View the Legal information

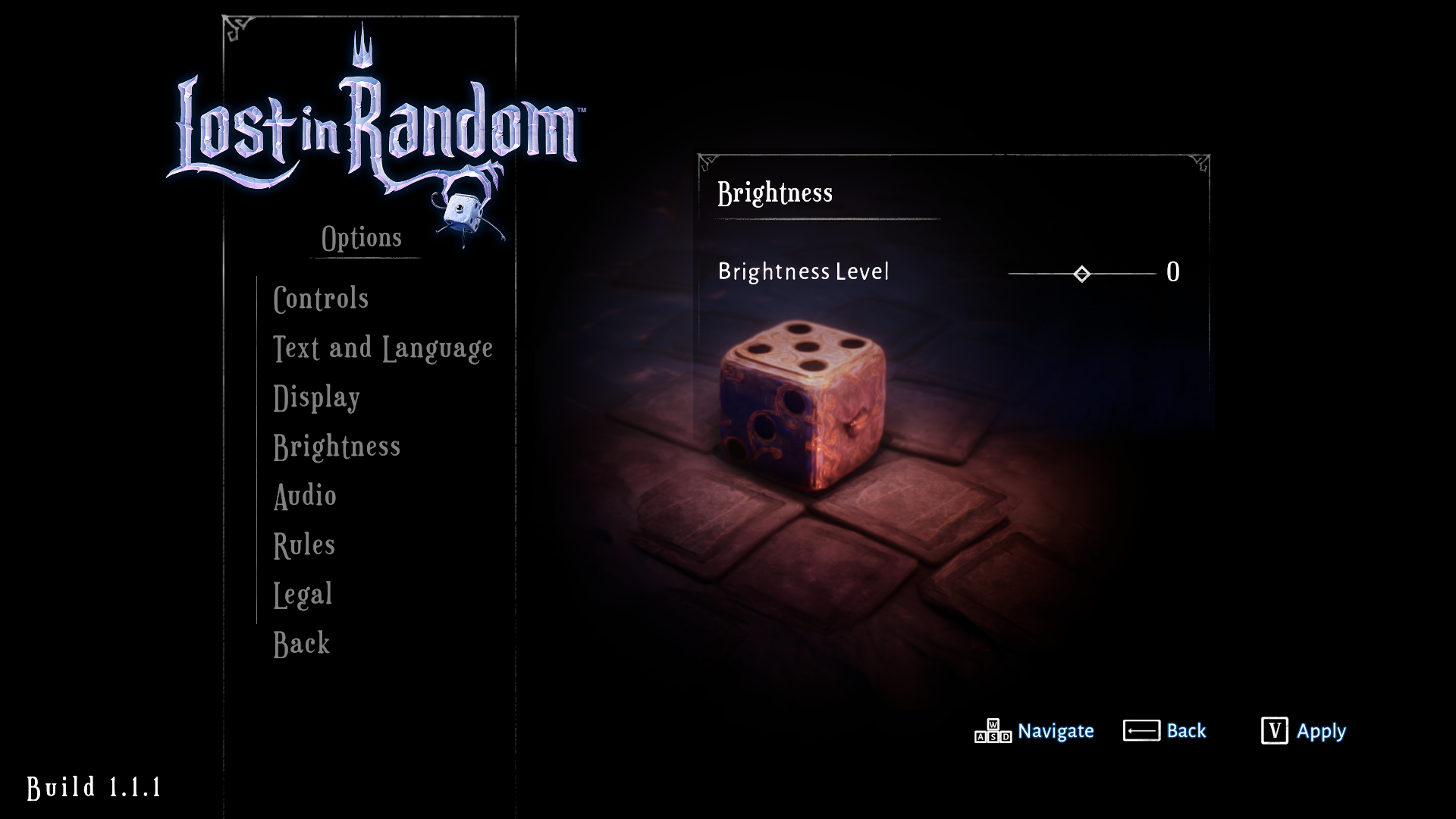(x=303, y=594)
